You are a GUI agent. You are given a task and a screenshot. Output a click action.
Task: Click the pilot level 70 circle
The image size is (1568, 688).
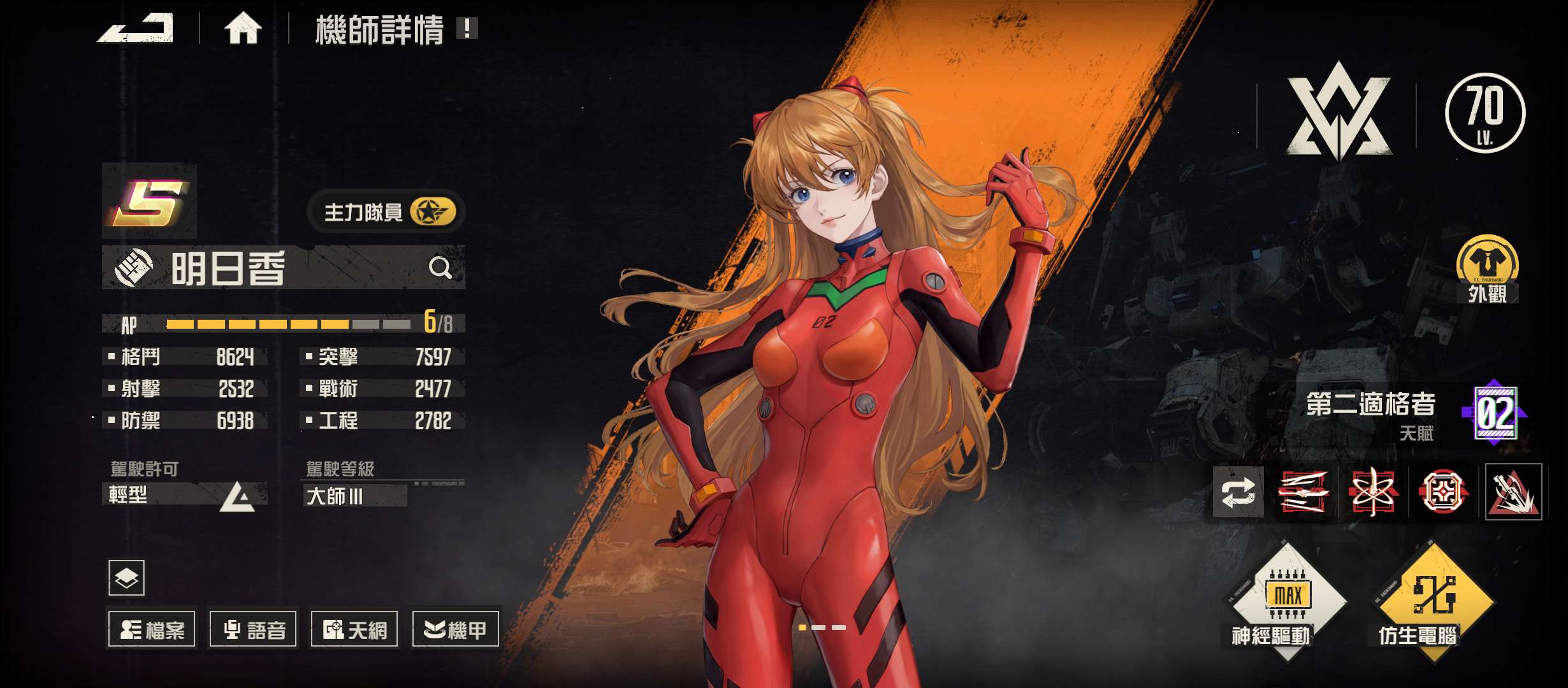point(1485,113)
